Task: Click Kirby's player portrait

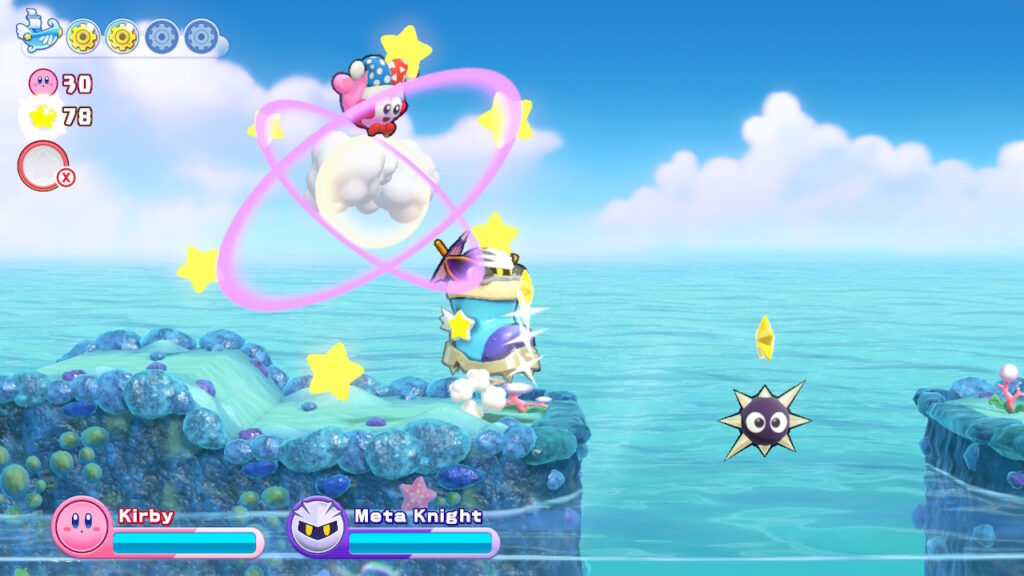Action: pos(81,526)
